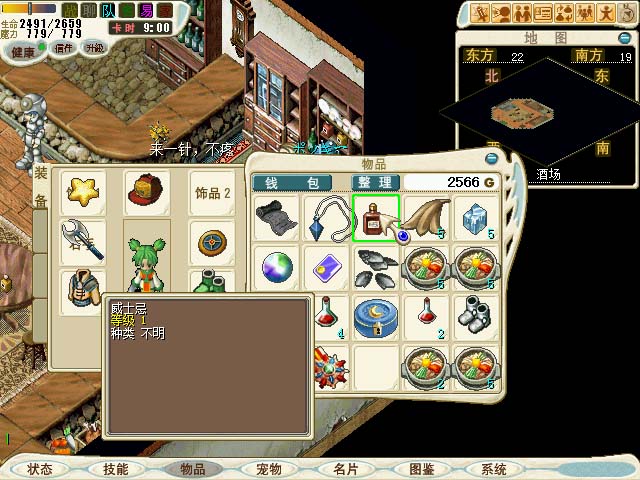Pick the gray scroll item slot
This screenshot has height=480, width=640.
274,218
